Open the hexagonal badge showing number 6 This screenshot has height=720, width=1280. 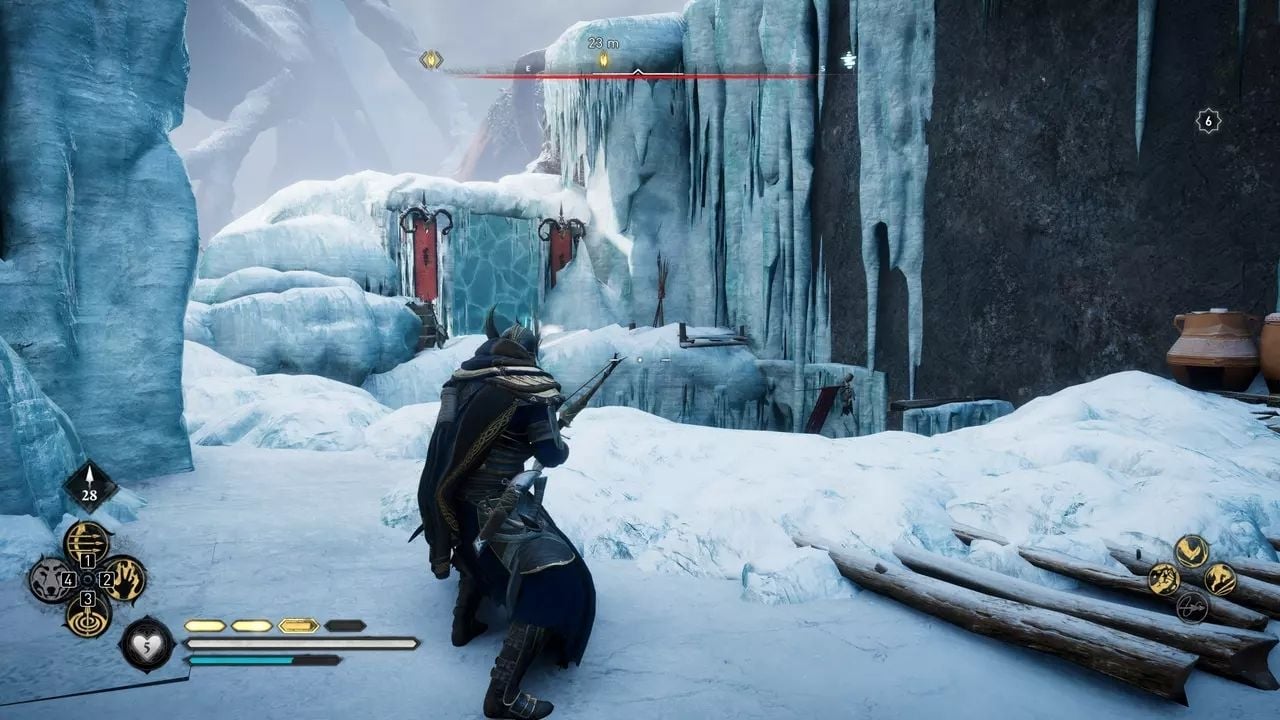(1208, 121)
